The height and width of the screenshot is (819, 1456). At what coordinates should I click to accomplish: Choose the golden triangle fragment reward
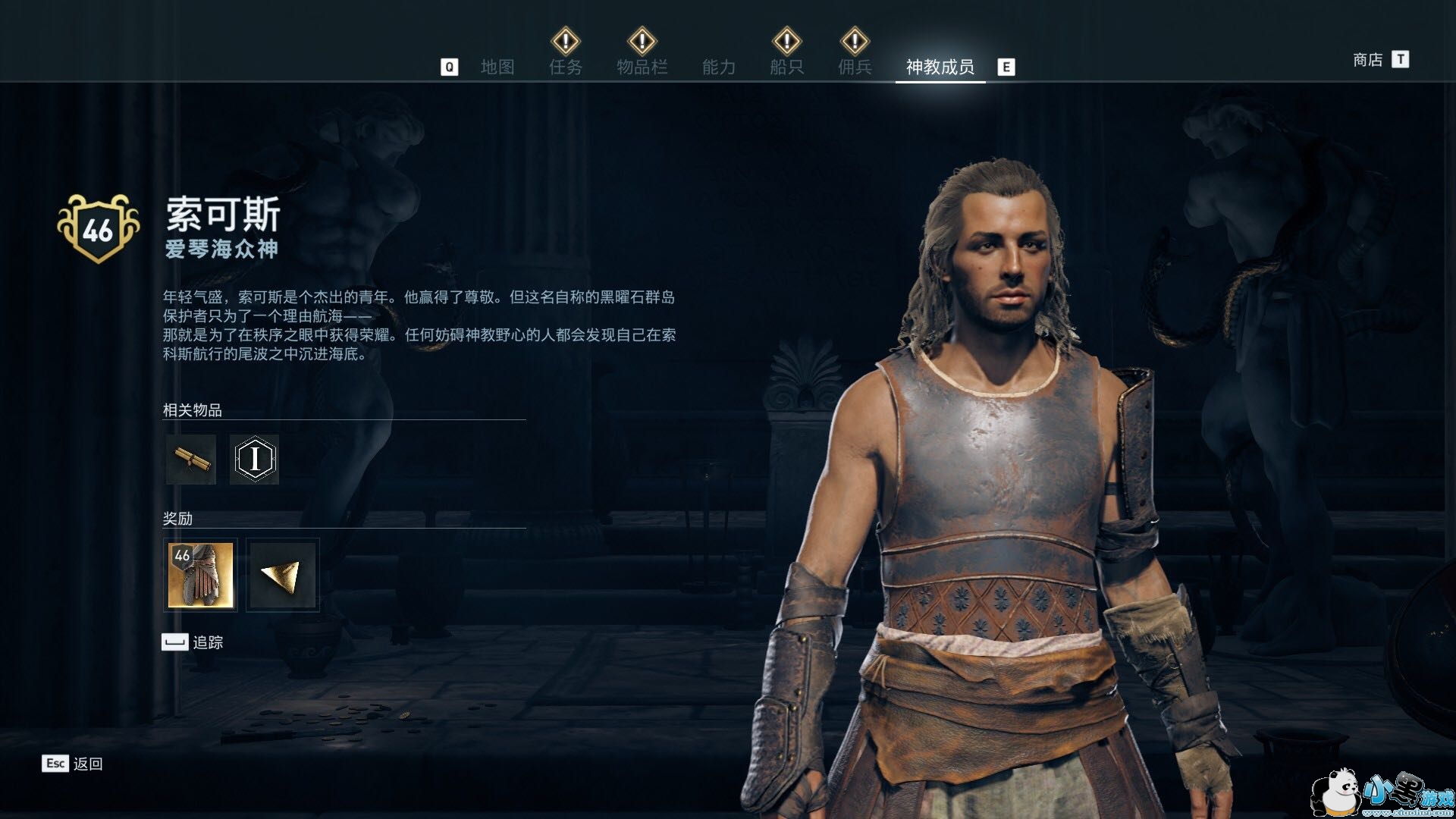click(x=282, y=575)
